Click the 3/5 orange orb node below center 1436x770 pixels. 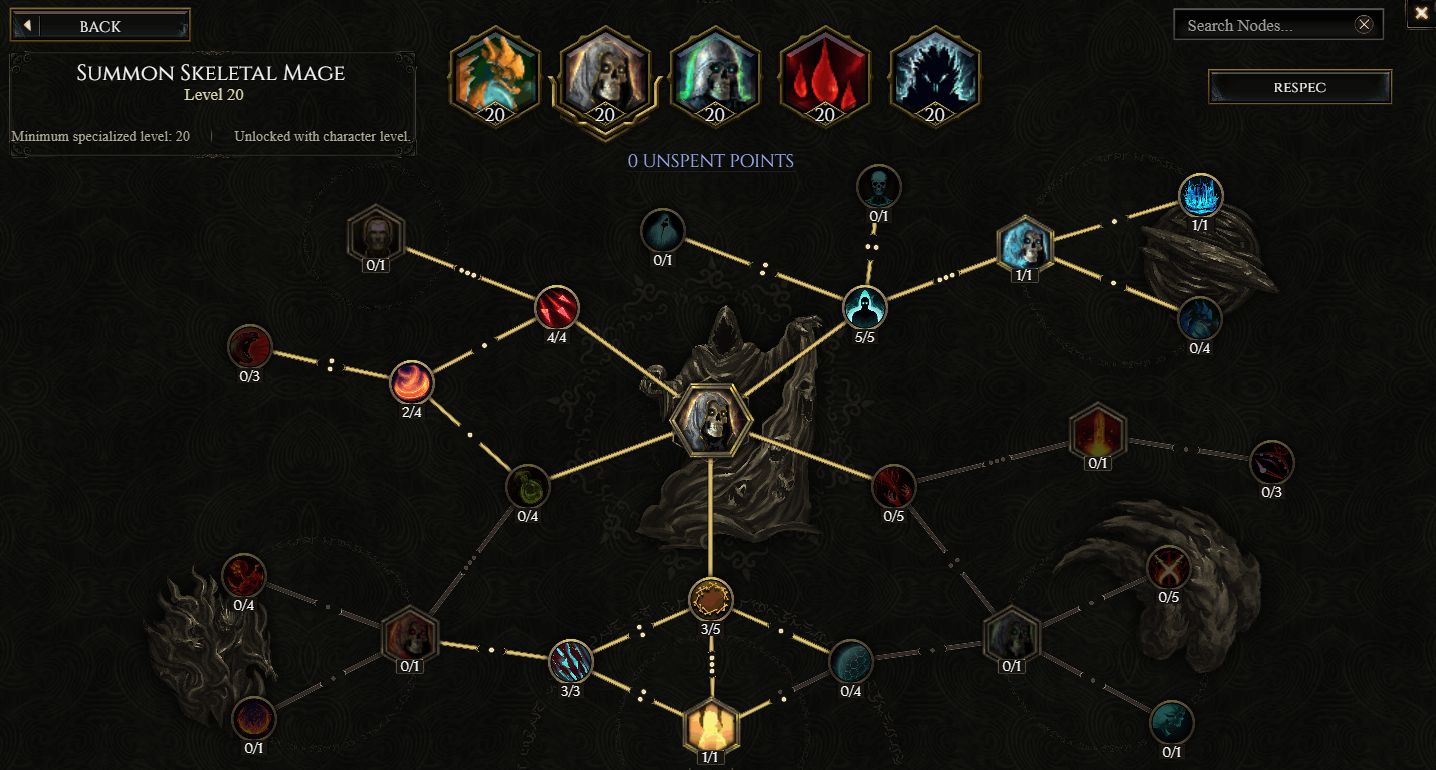click(711, 601)
